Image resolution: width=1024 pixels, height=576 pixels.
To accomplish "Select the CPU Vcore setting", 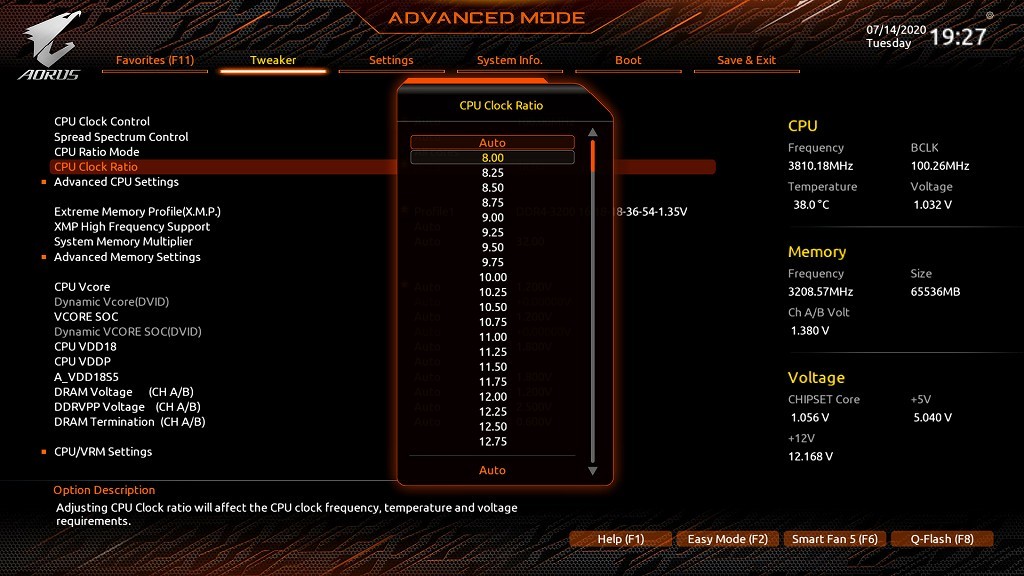I will pos(82,287).
